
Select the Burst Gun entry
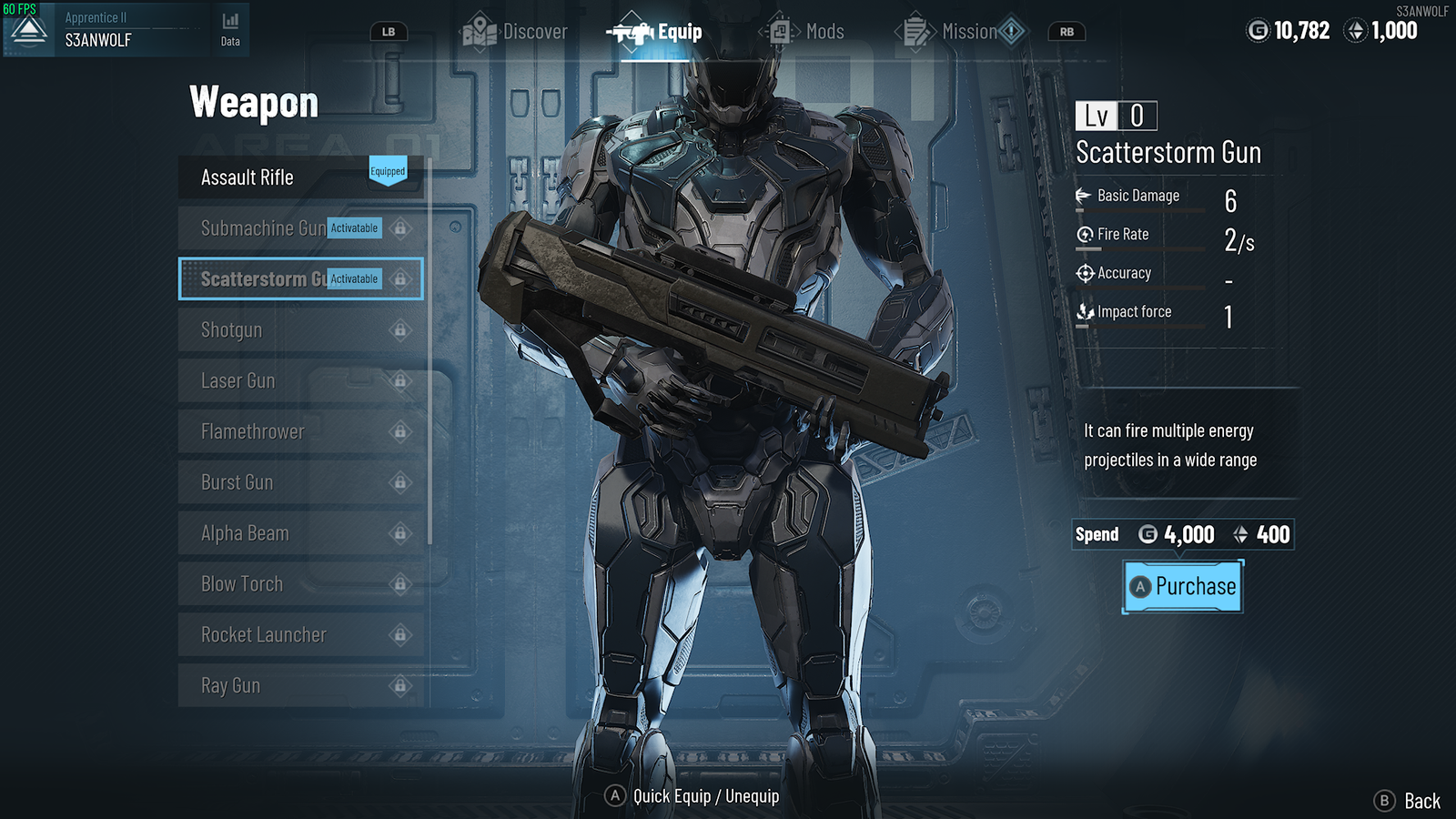click(x=300, y=483)
